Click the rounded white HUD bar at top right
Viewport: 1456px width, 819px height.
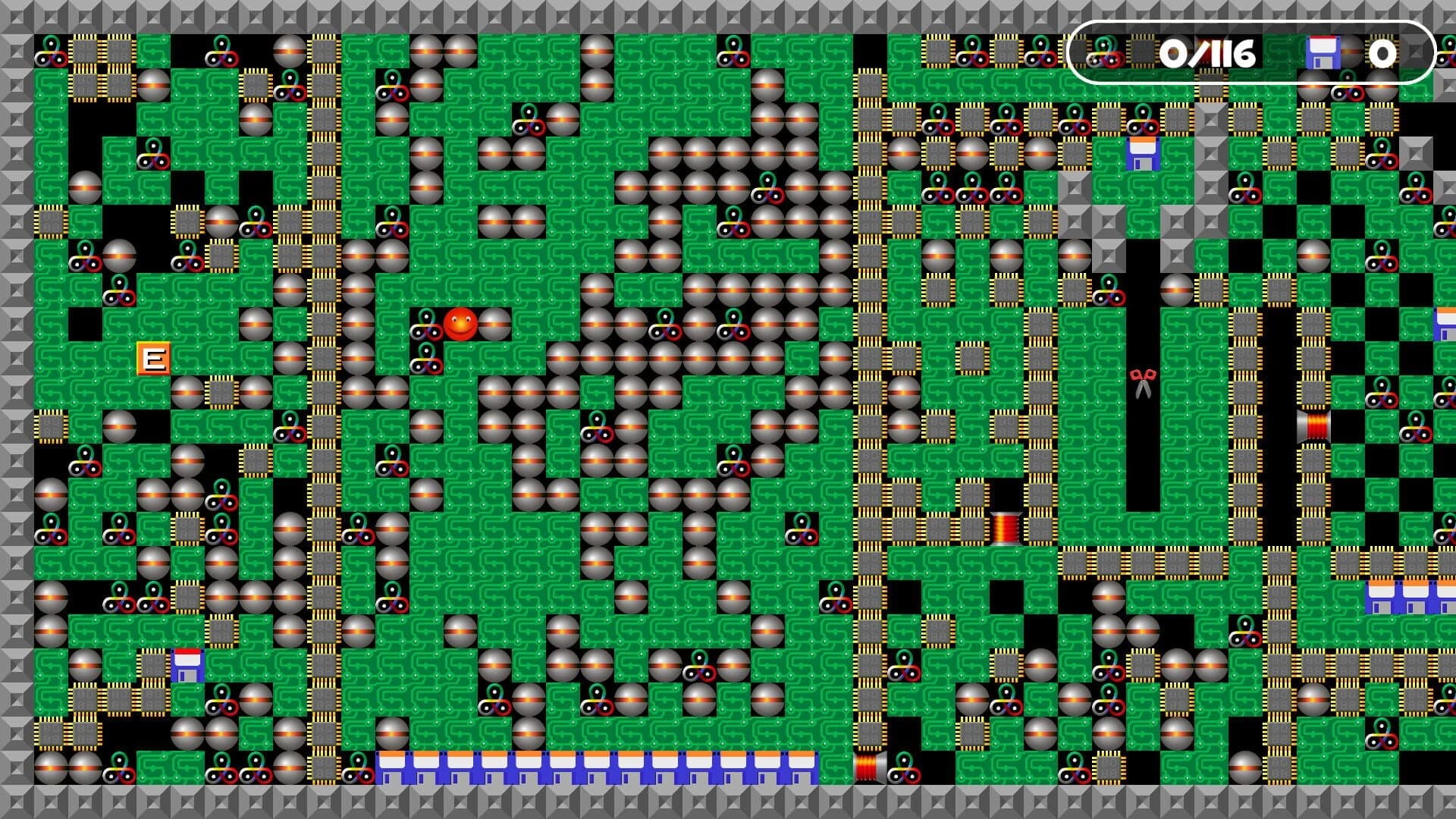[x=1255, y=53]
